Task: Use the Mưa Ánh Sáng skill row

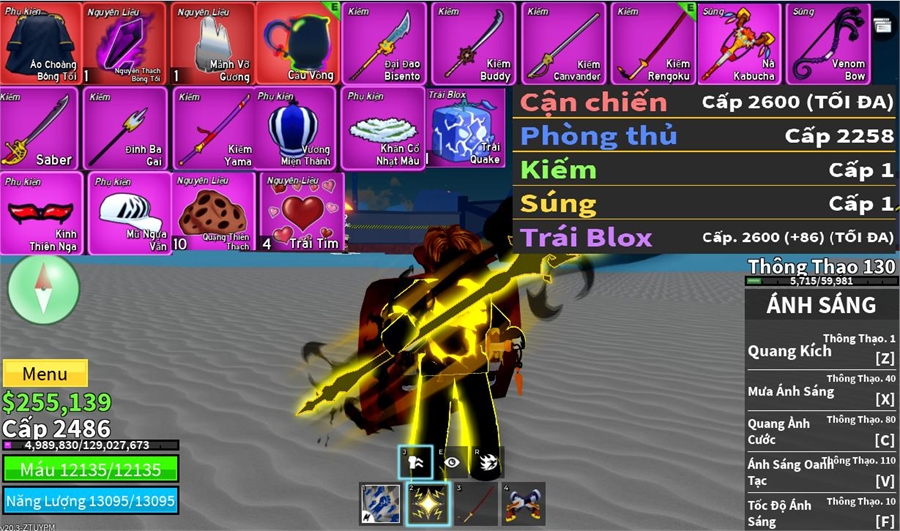Action: (822, 390)
